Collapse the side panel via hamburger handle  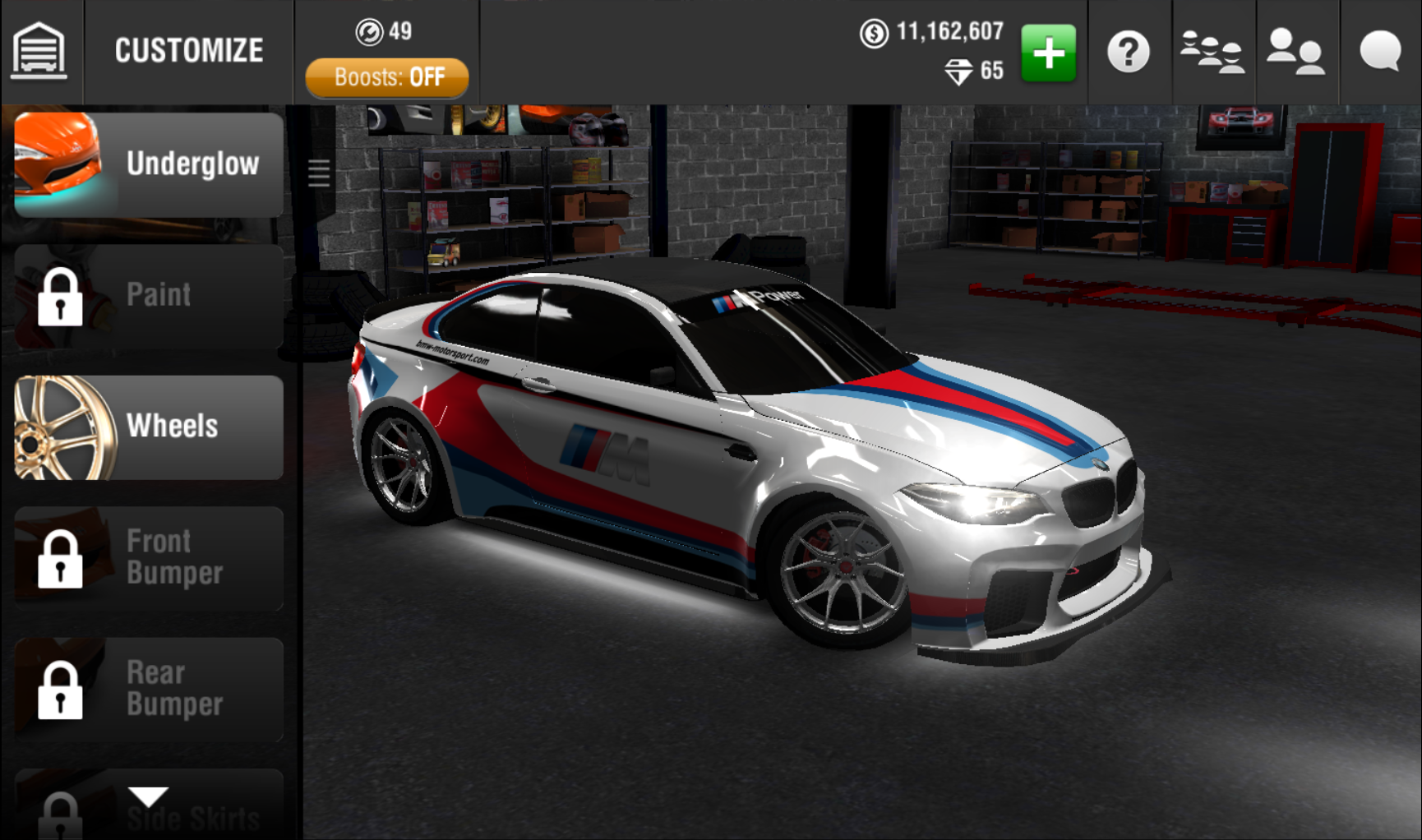coord(319,173)
